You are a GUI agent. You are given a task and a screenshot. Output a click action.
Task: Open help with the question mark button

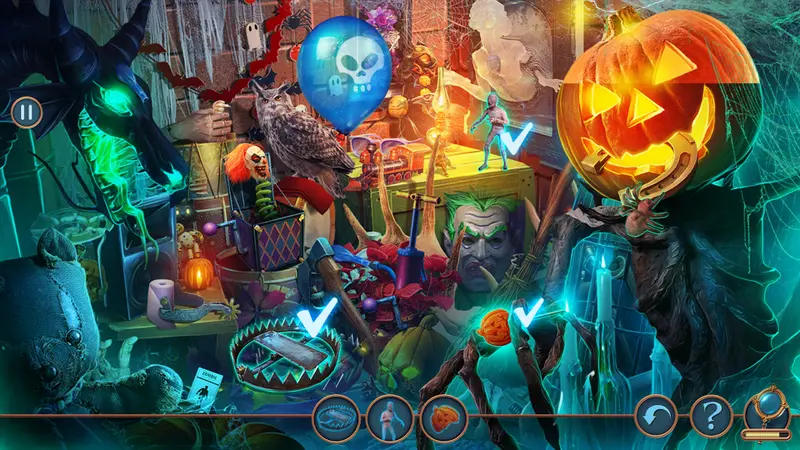click(710, 416)
